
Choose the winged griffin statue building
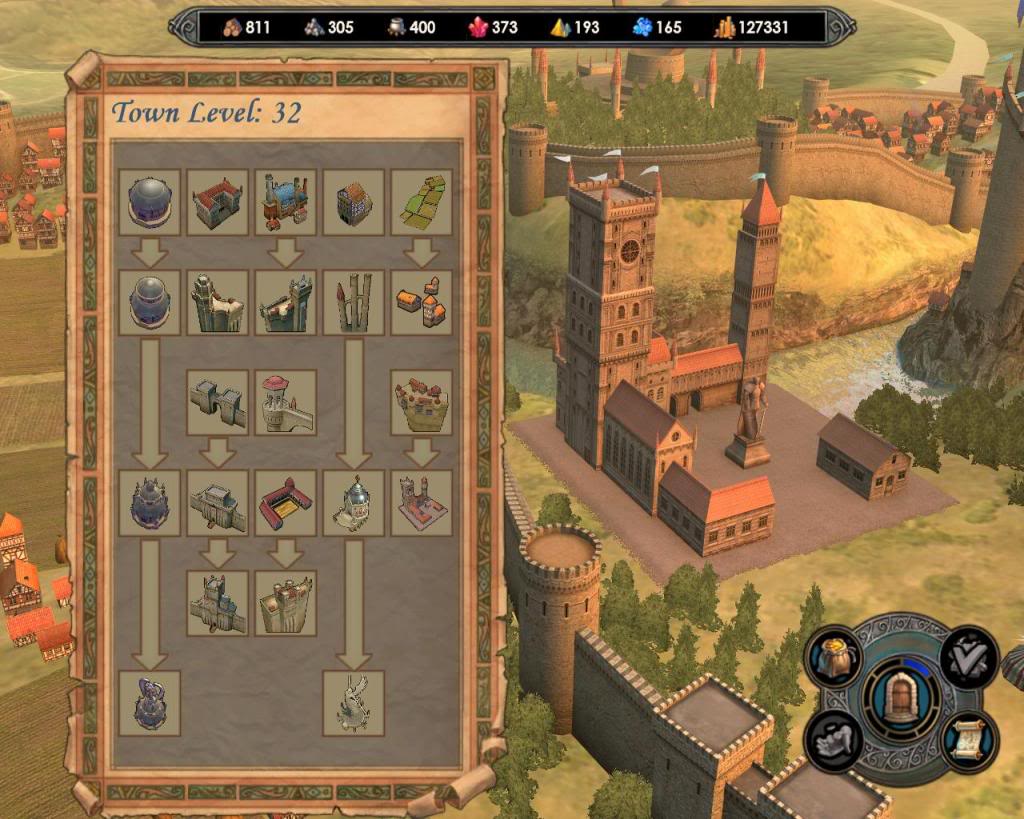click(353, 703)
